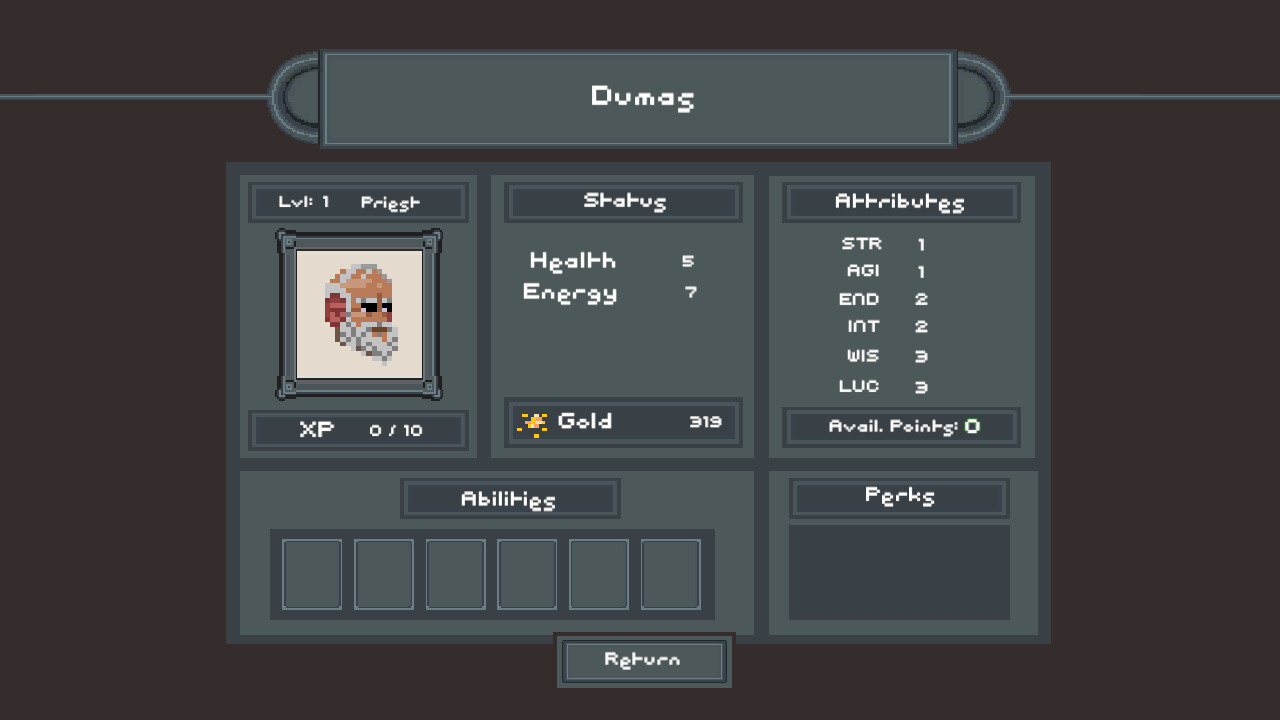Click the third ability slot
The height and width of the screenshot is (720, 1280).
pyautogui.click(x=455, y=574)
